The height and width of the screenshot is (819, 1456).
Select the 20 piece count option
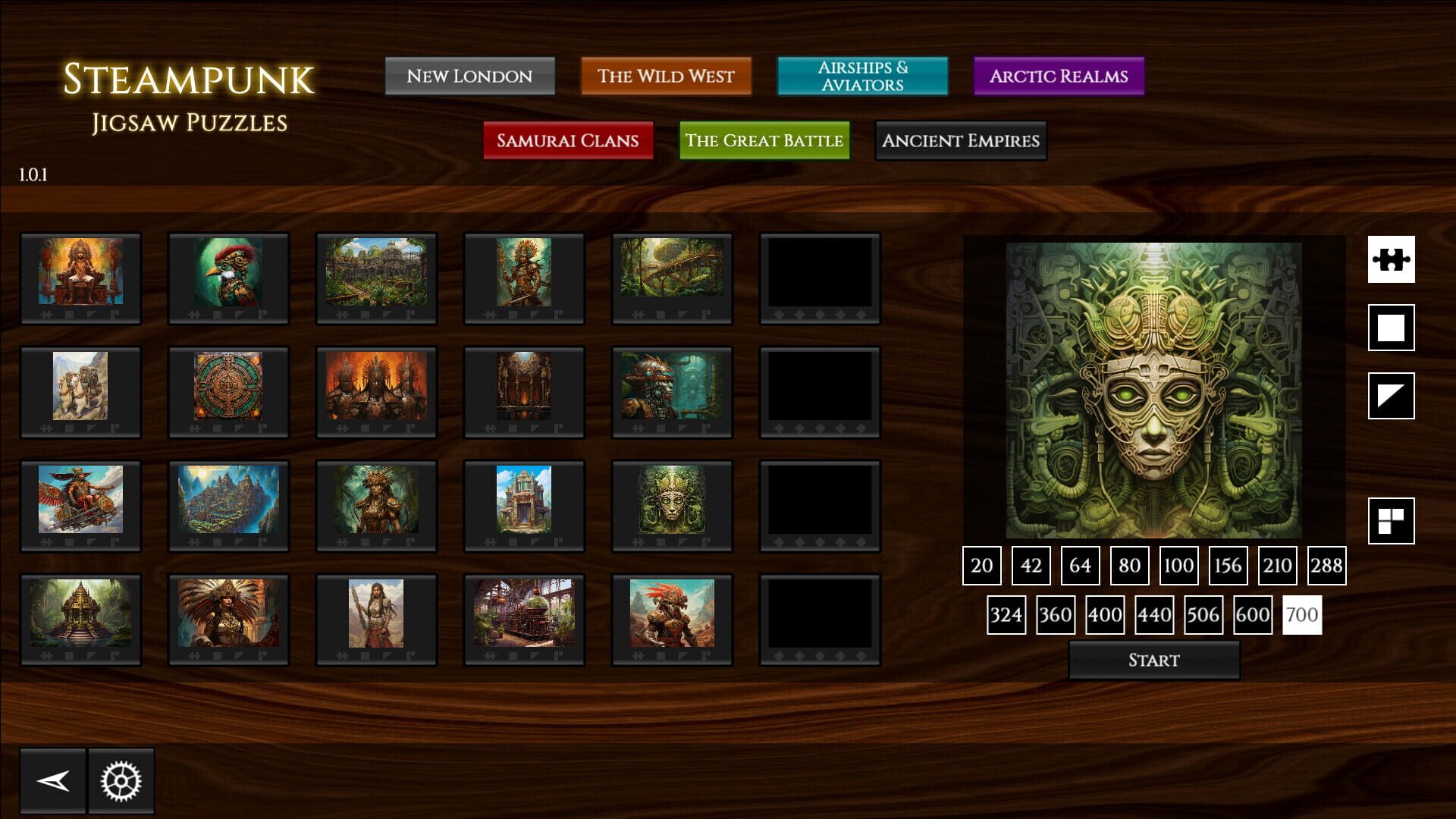[982, 566]
